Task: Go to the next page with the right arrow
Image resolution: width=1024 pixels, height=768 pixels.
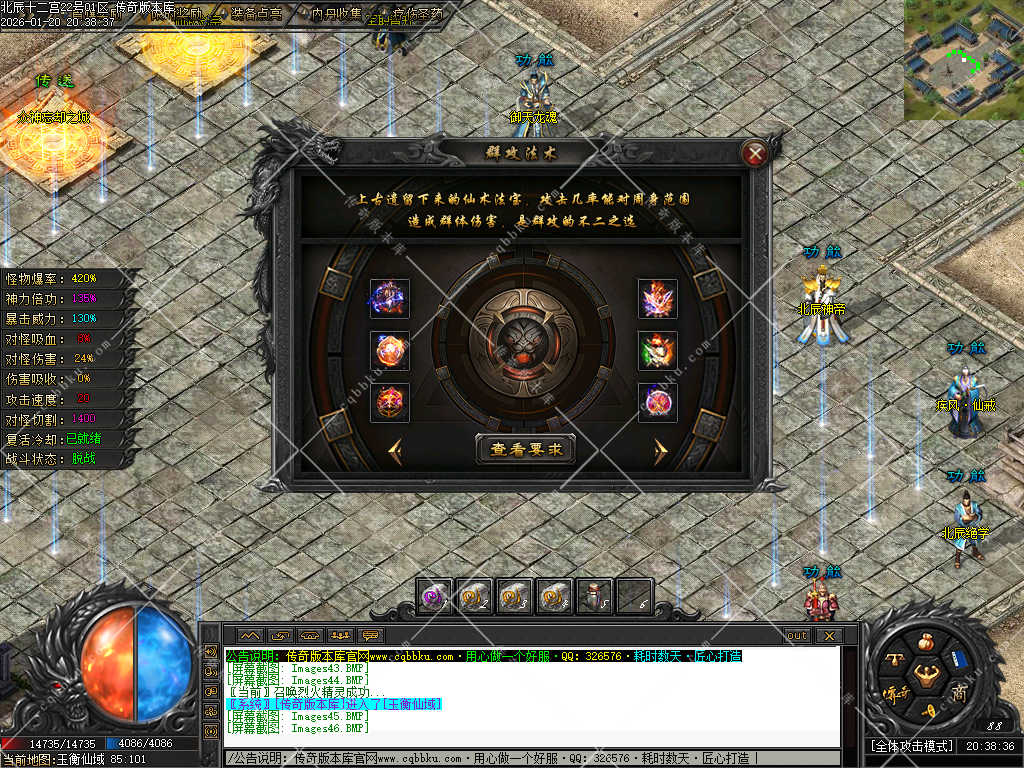Action: click(660, 451)
